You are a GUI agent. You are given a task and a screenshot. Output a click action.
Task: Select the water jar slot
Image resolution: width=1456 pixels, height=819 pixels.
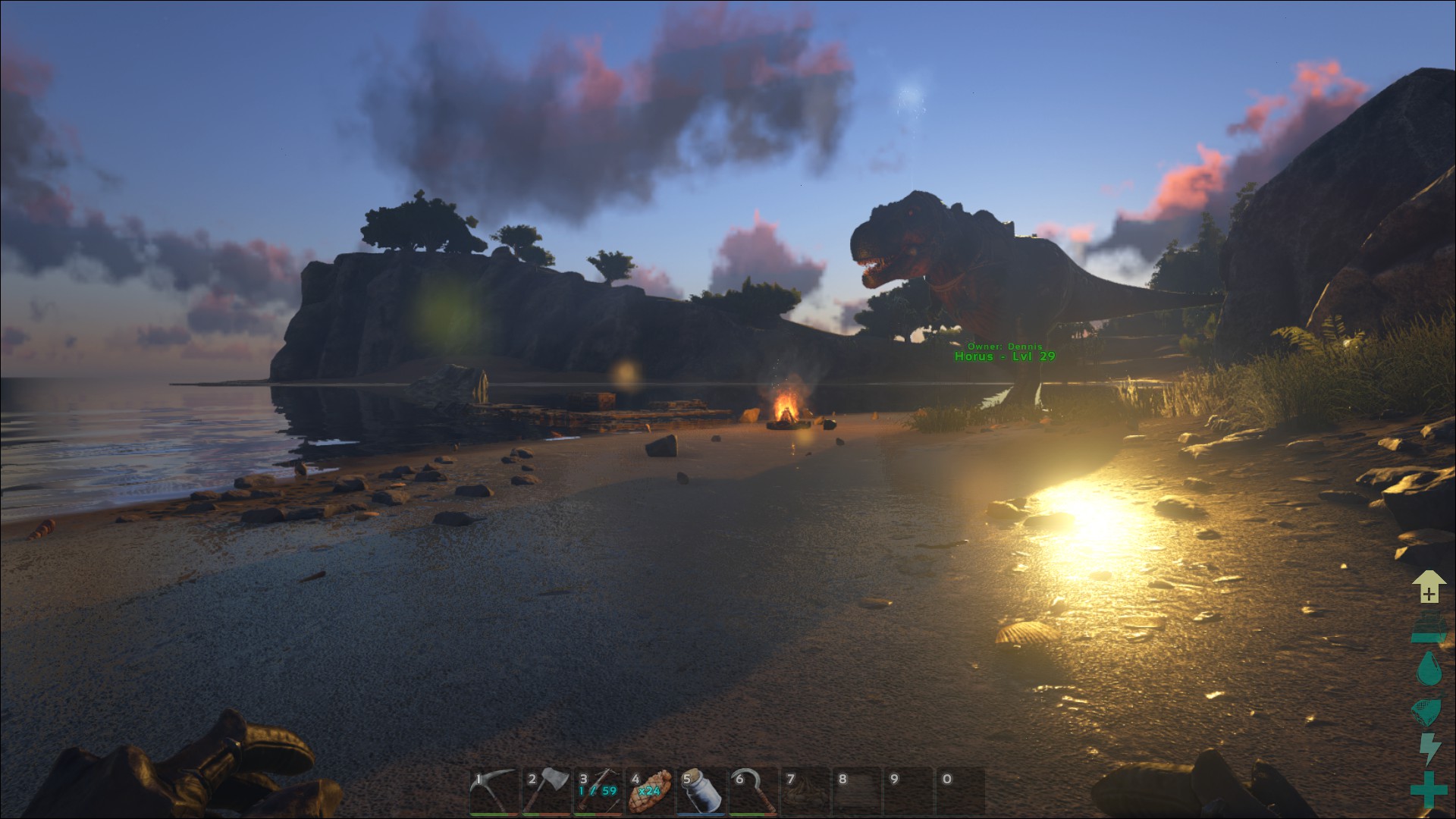701,791
